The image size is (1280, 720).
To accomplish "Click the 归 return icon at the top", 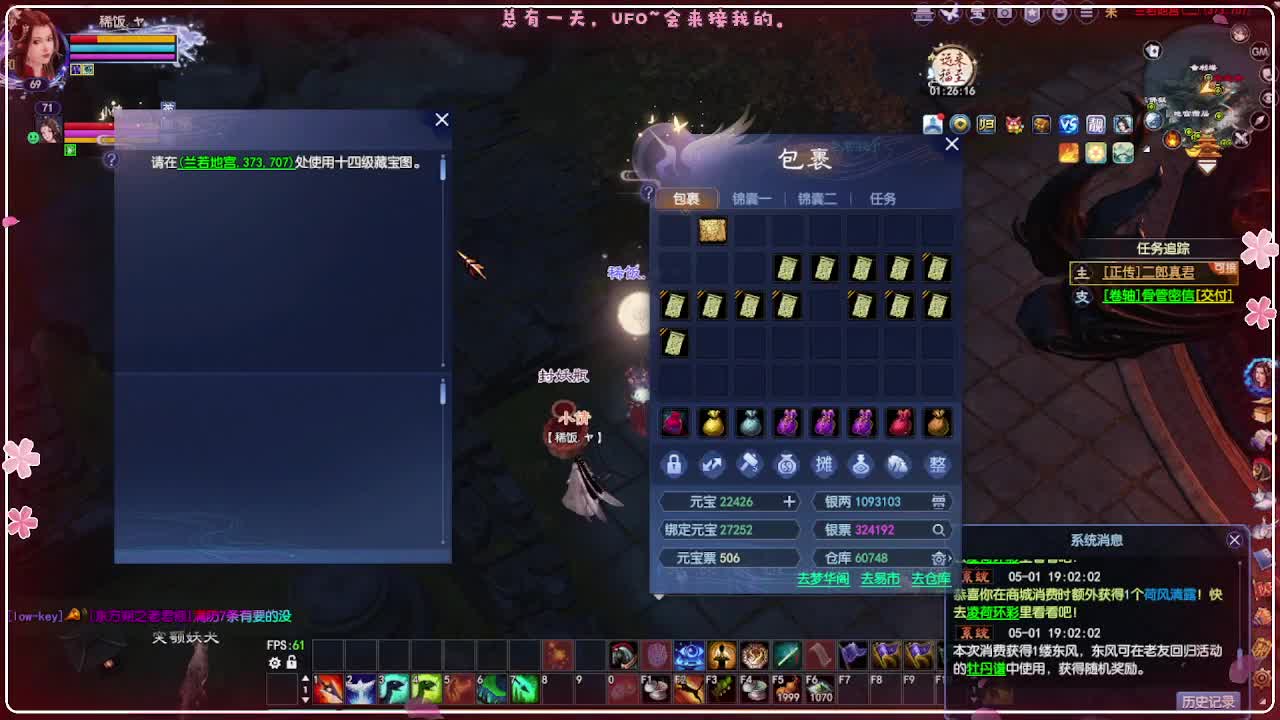I will pyautogui.click(x=986, y=124).
